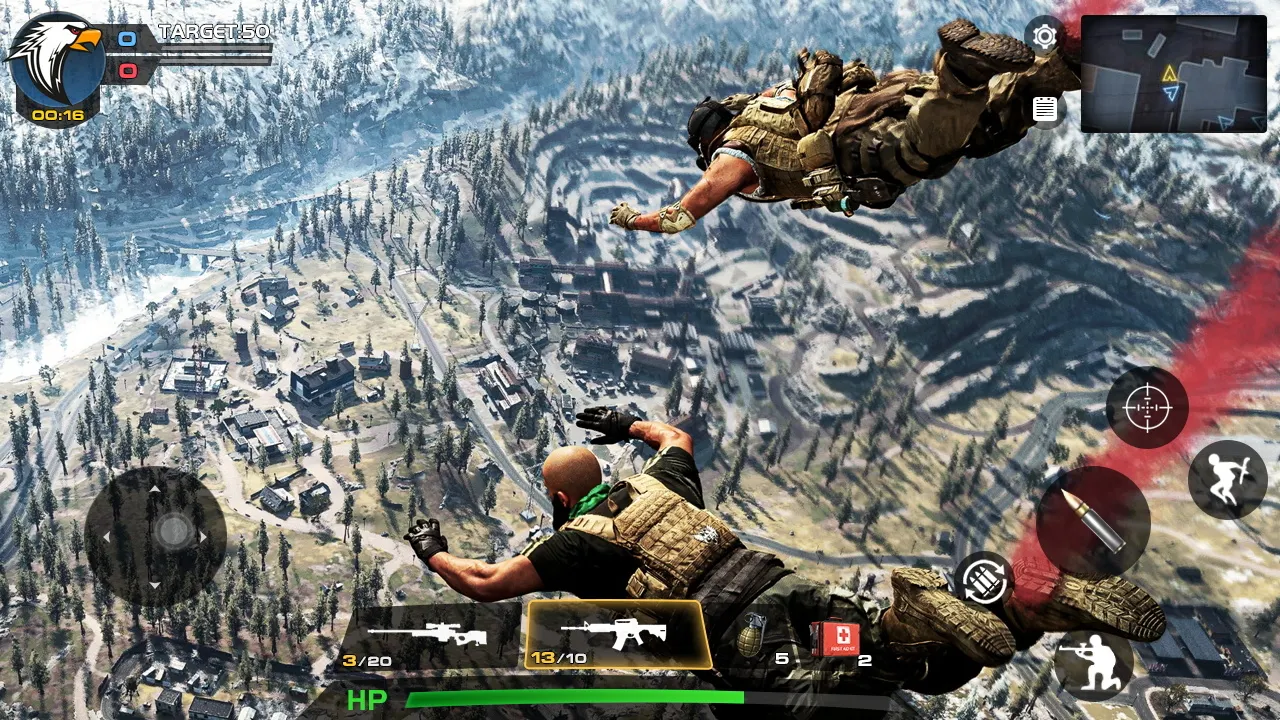Click the TARGET:50 label
The width and height of the screenshot is (1280, 720).
pyautogui.click(x=213, y=32)
